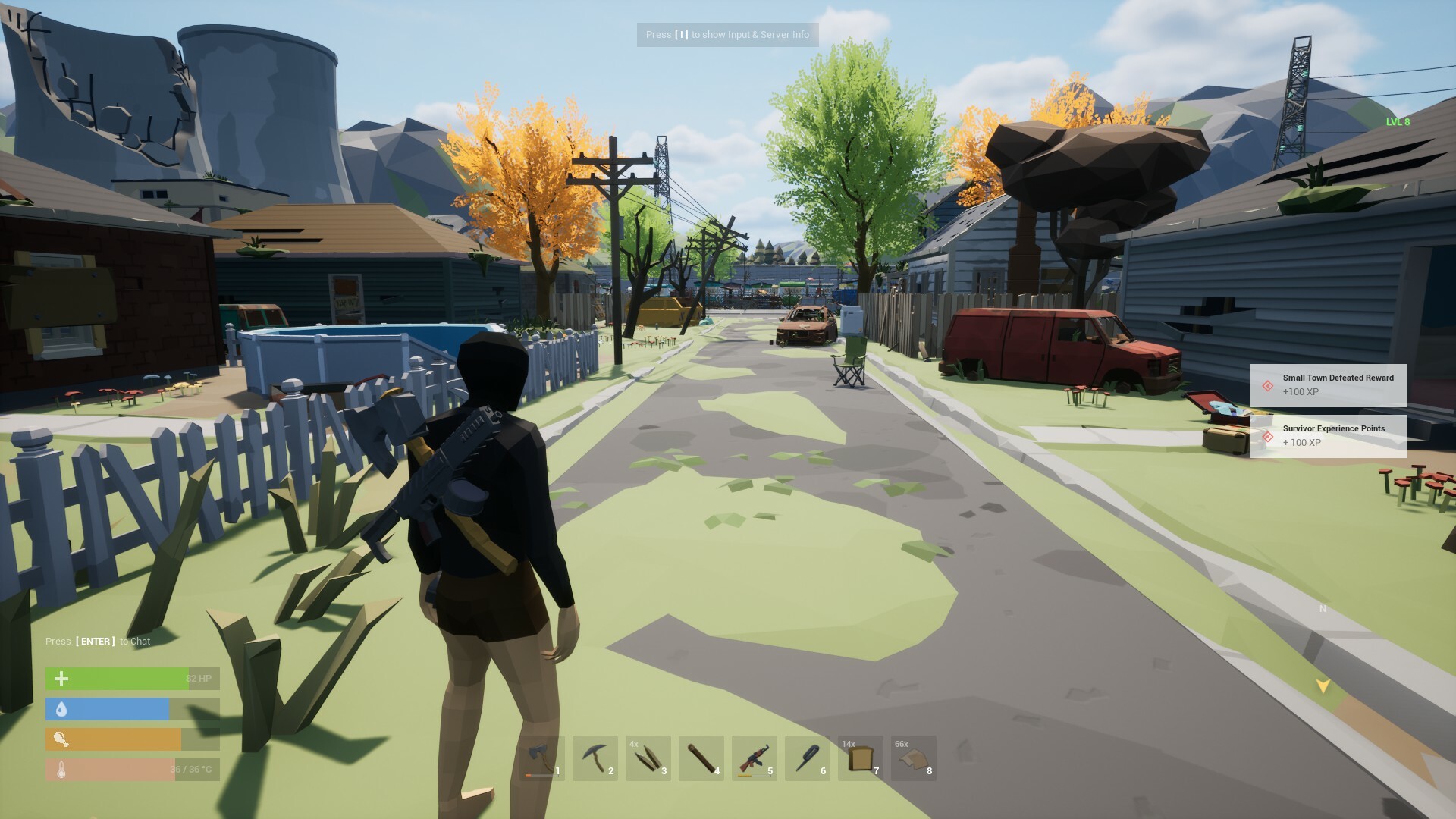Viewport: 1456px width, 819px height.
Task: Select the knife tool in slot 6
Action: (806, 758)
